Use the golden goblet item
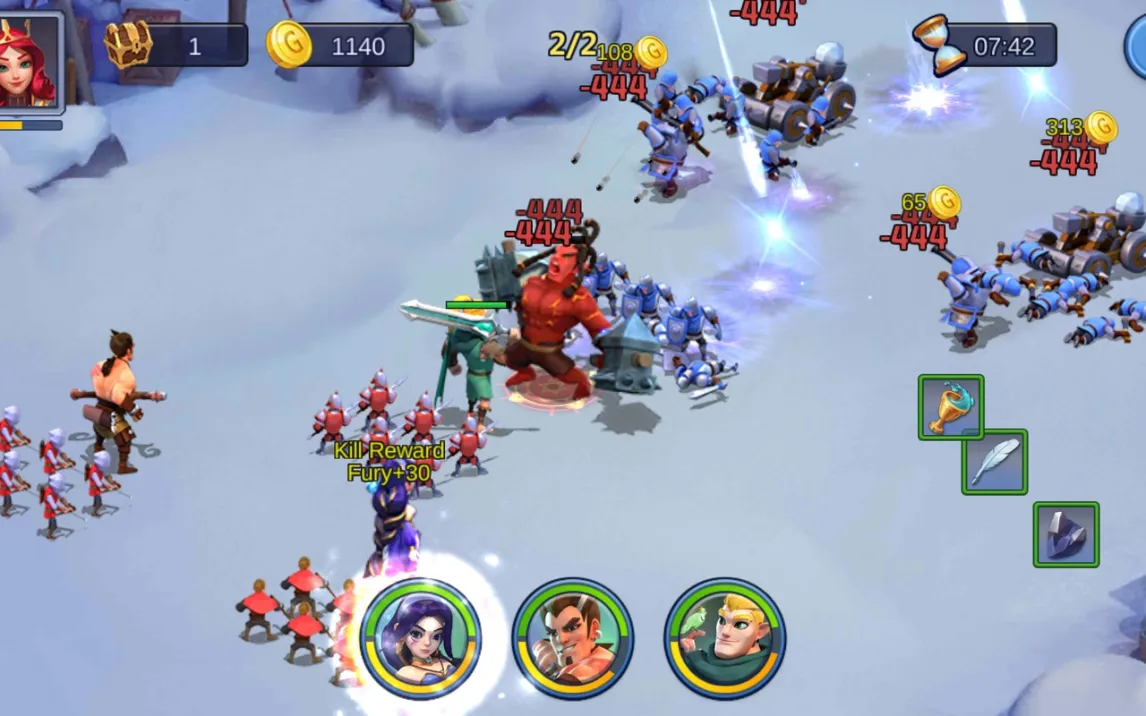Viewport: 1146px width, 716px height. click(x=950, y=407)
